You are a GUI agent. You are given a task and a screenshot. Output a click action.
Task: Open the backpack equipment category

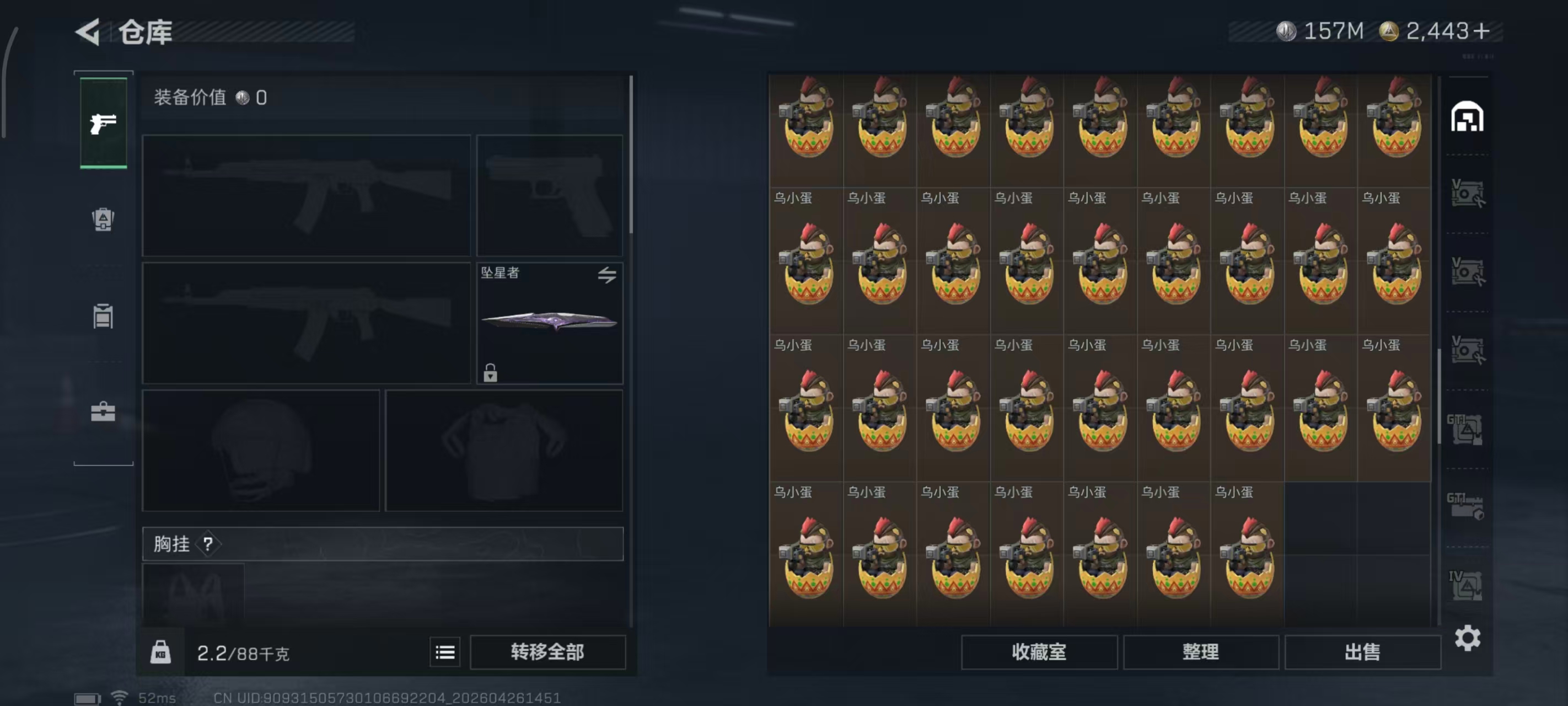click(x=102, y=221)
